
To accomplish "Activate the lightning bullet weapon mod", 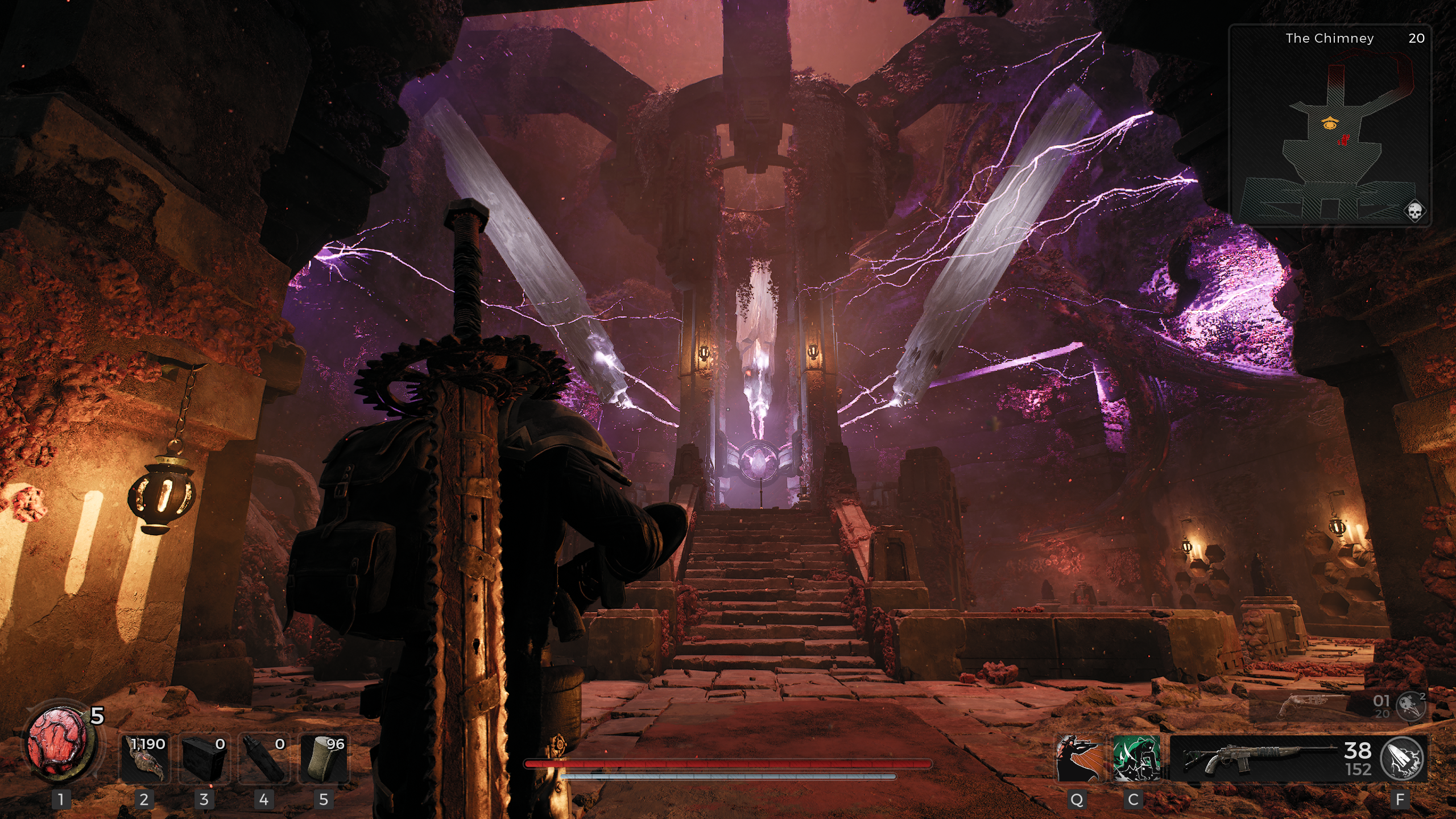I will 1403,759.
